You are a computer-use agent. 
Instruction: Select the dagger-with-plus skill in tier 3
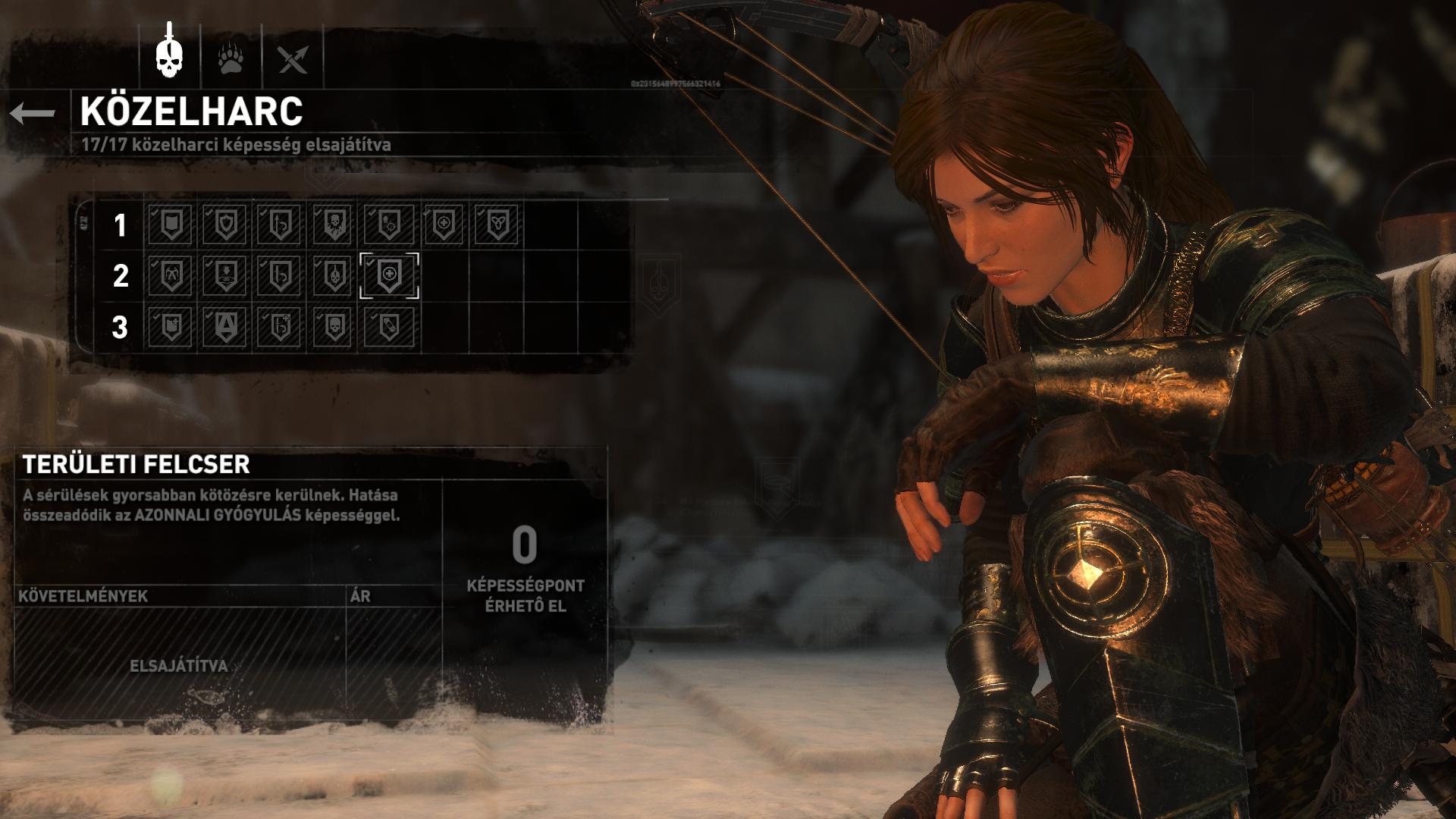280,327
